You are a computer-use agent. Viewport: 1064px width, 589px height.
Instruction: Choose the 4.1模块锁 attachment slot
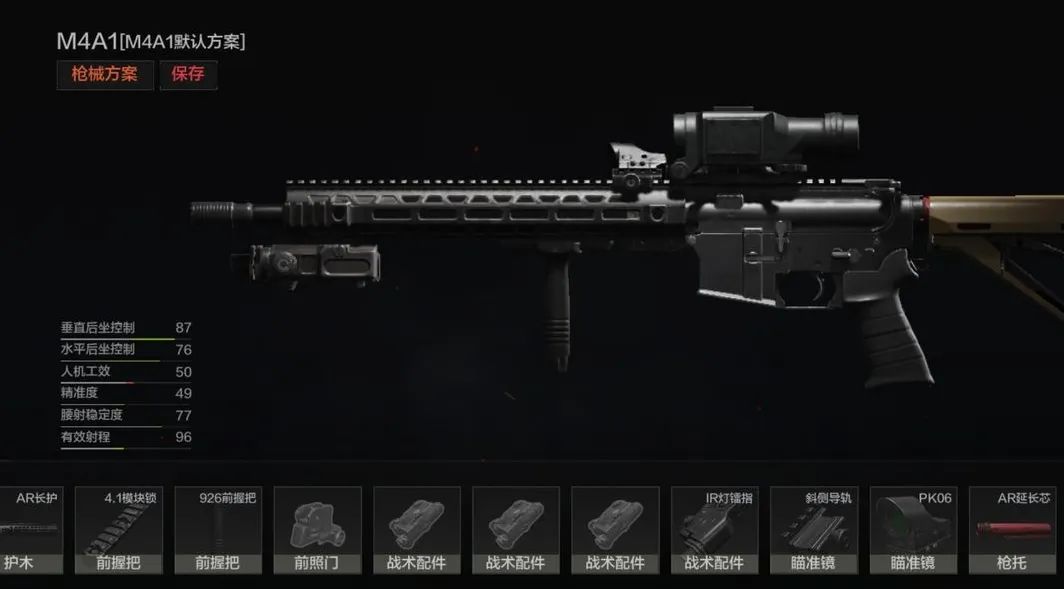(x=119, y=530)
